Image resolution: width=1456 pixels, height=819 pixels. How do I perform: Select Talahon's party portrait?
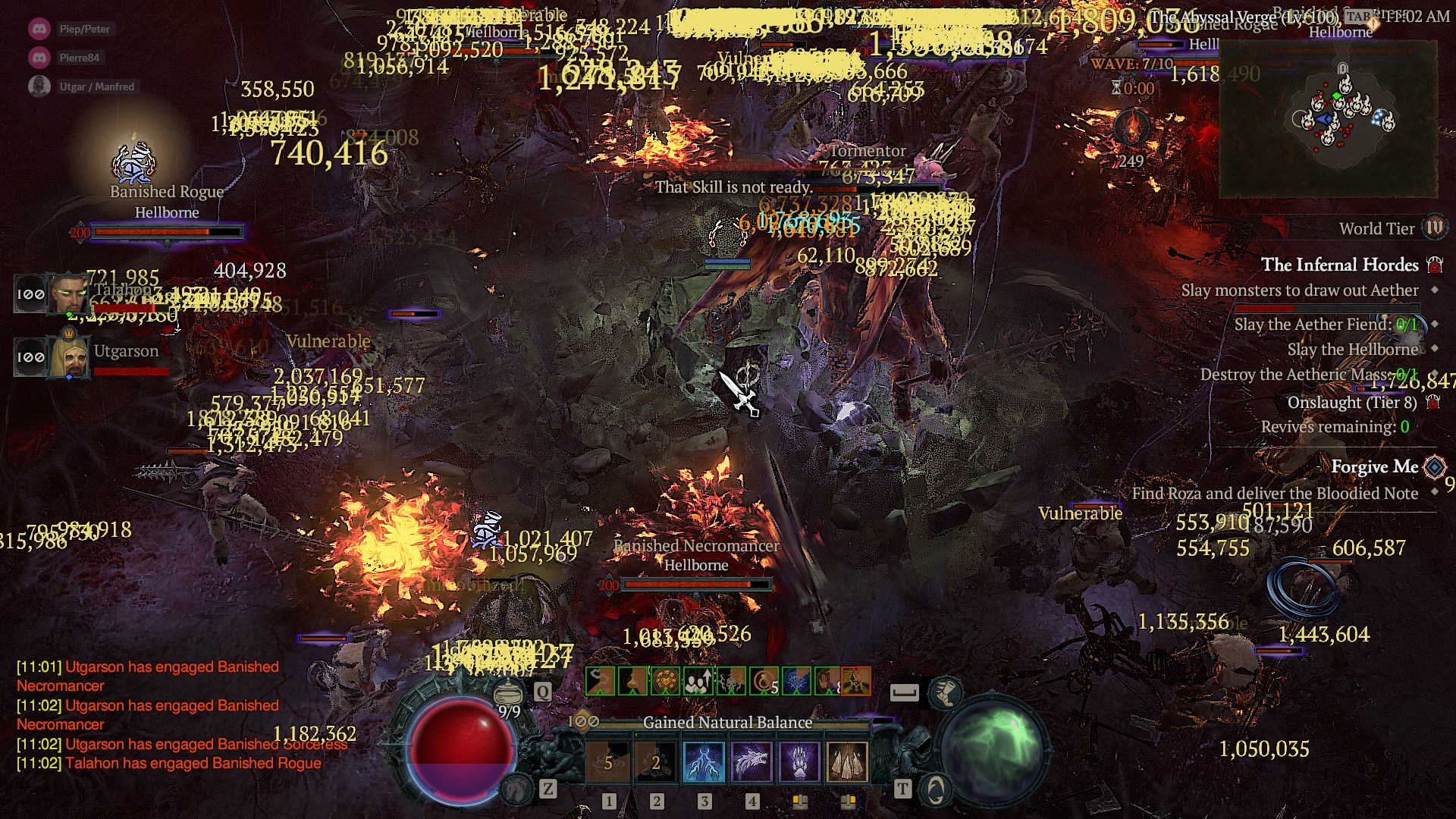pos(68,294)
